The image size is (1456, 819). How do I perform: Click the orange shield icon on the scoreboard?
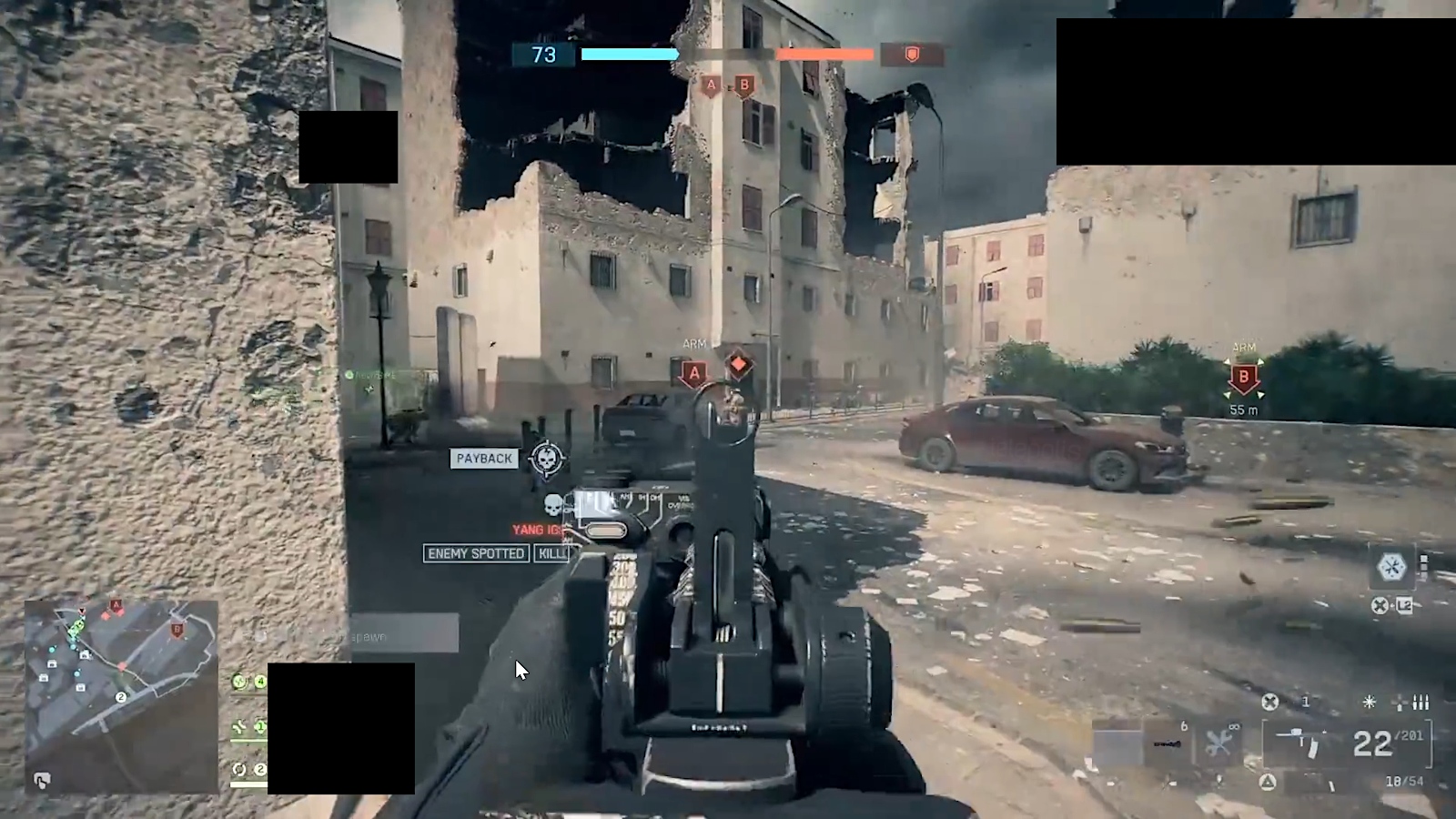point(910,56)
